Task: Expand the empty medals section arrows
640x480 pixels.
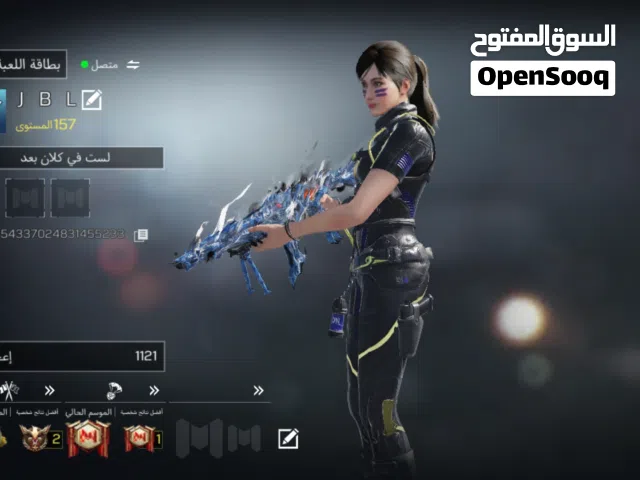Action: tap(258, 390)
